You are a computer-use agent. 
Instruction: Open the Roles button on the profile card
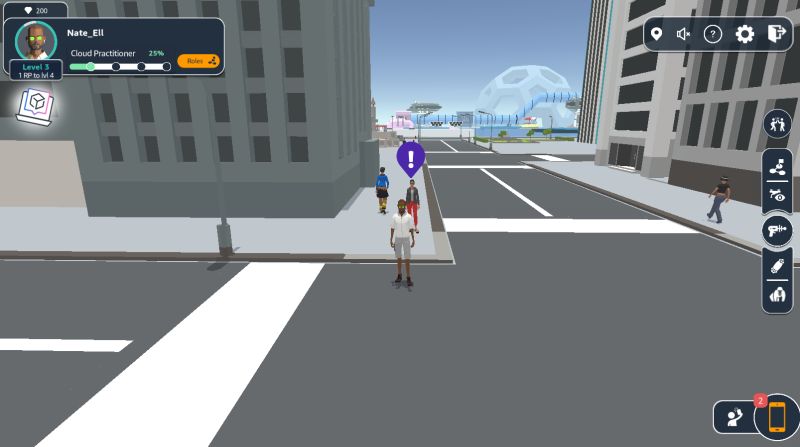coord(198,61)
